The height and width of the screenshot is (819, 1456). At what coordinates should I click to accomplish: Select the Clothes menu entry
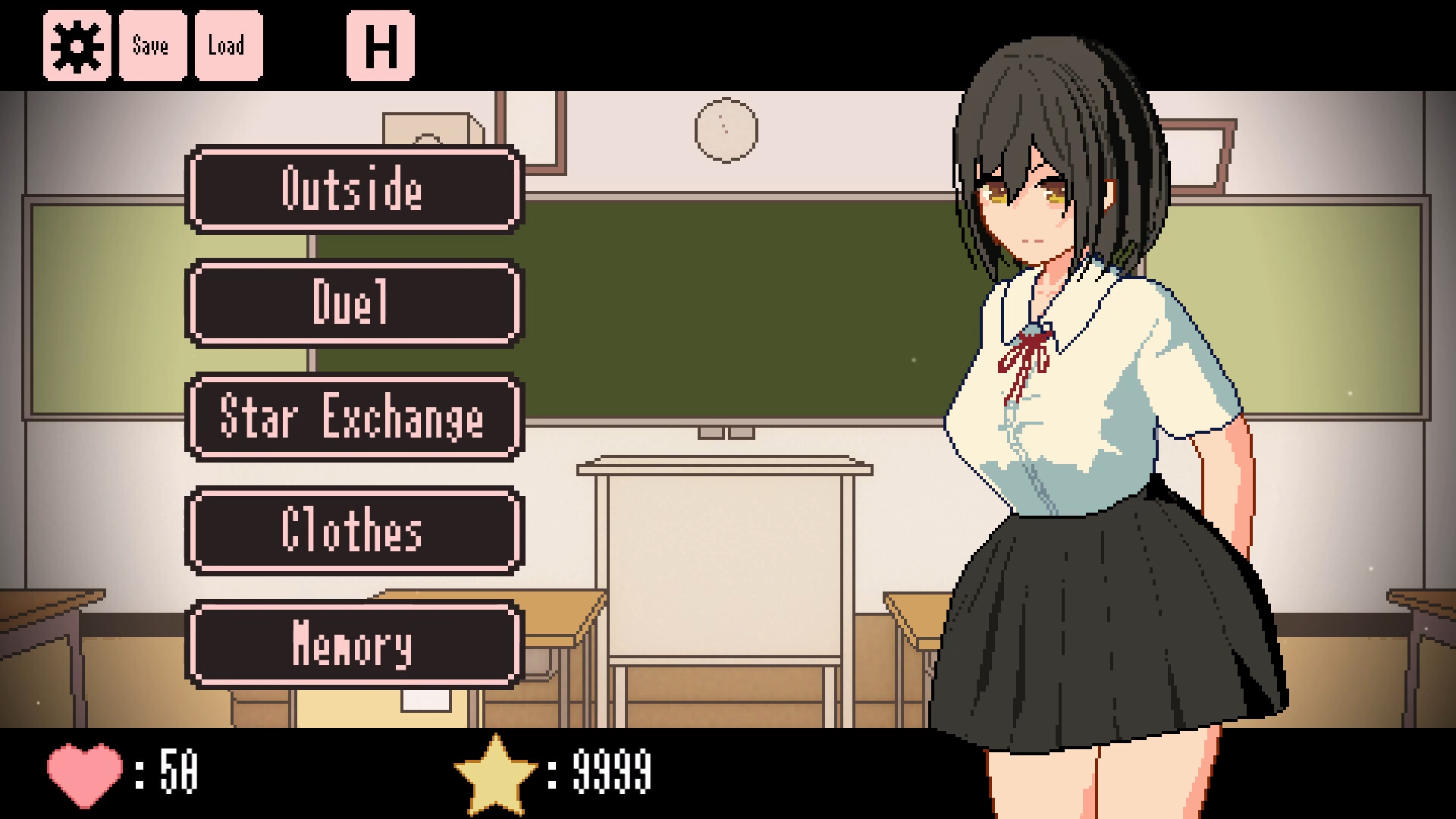click(x=353, y=530)
